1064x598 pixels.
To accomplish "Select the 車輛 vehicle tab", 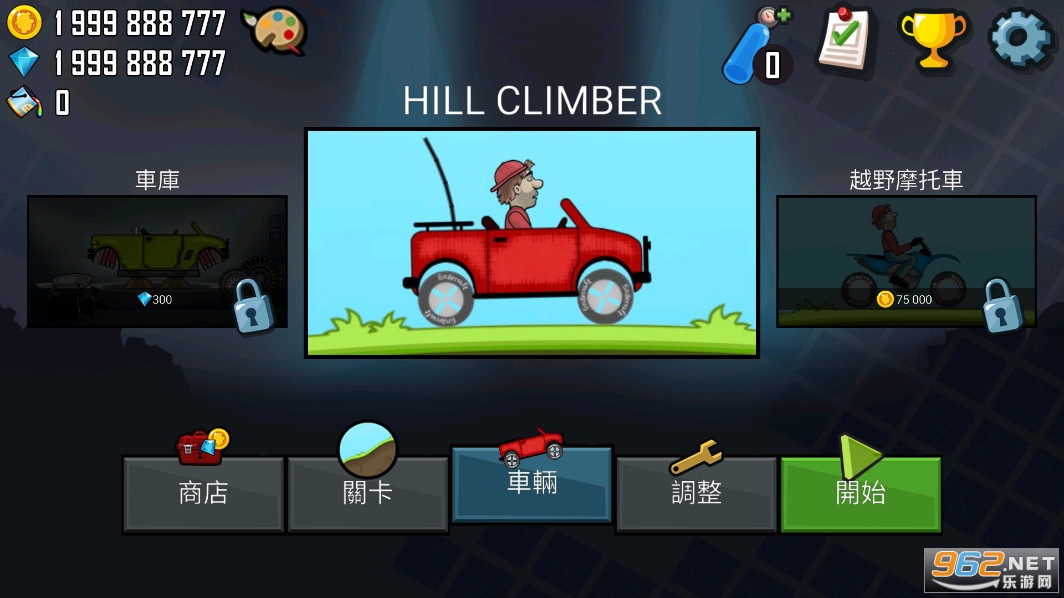I will [531, 483].
